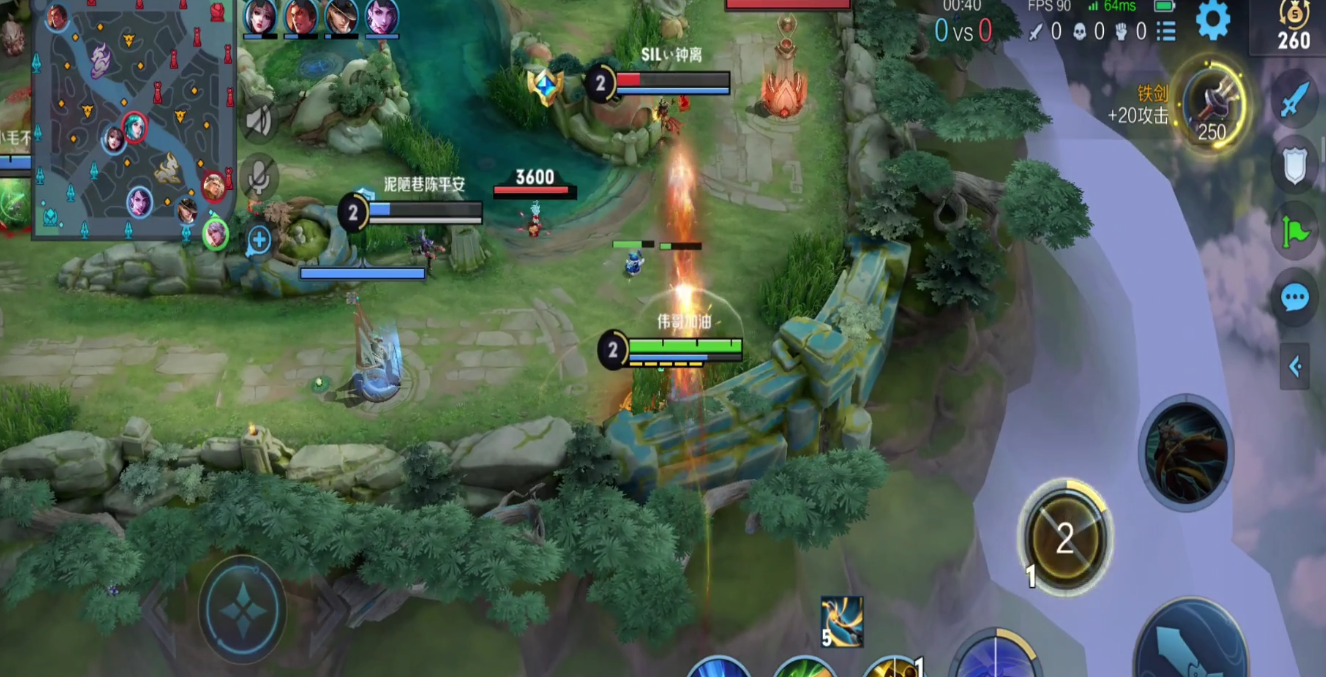The height and width of the screenshot is (677, 1326).
Task: Buy the recommended 铁剑 item for 250
Action: pyautogui.click(x=1212, y=104)
